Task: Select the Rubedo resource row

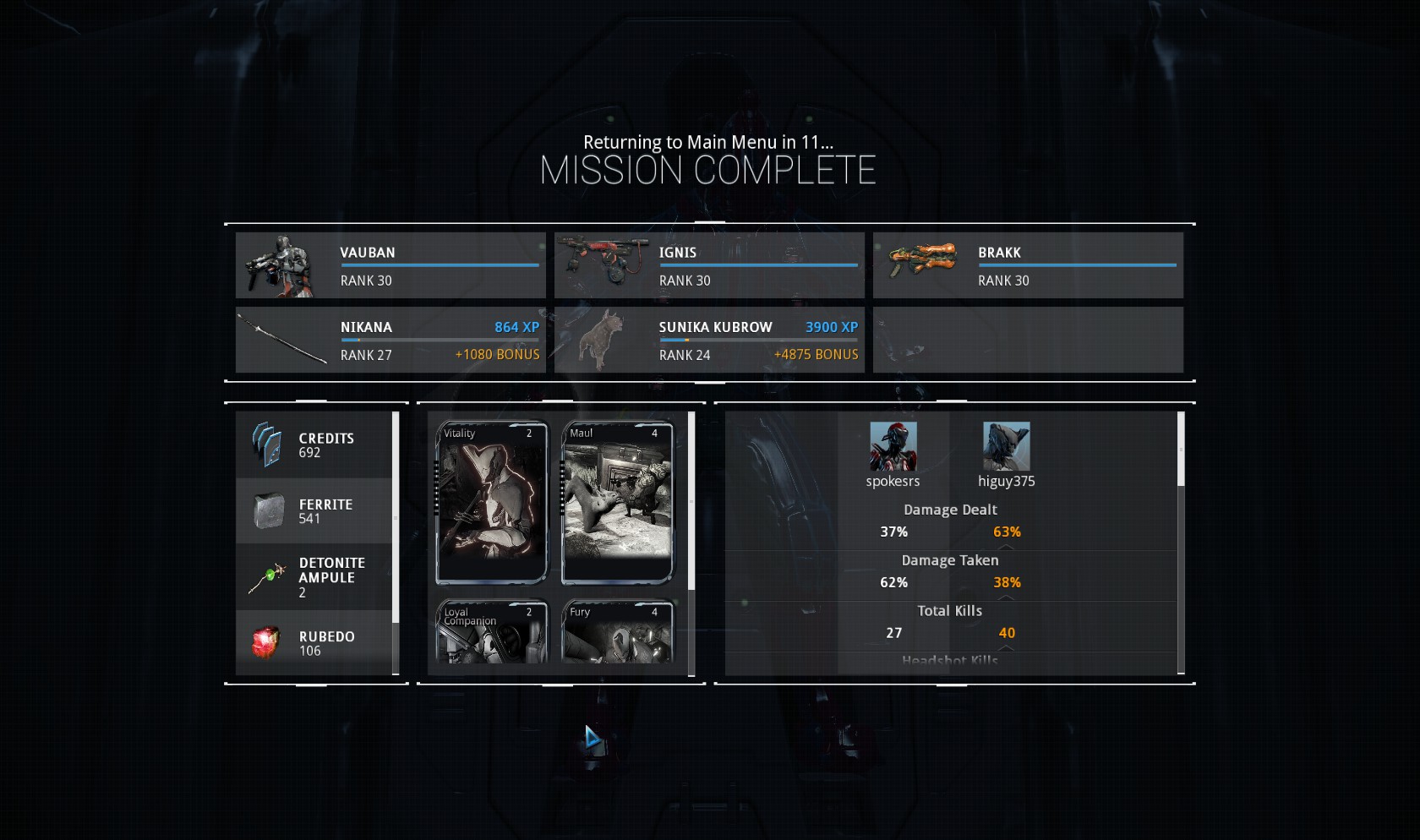Action: click(314, 643)
